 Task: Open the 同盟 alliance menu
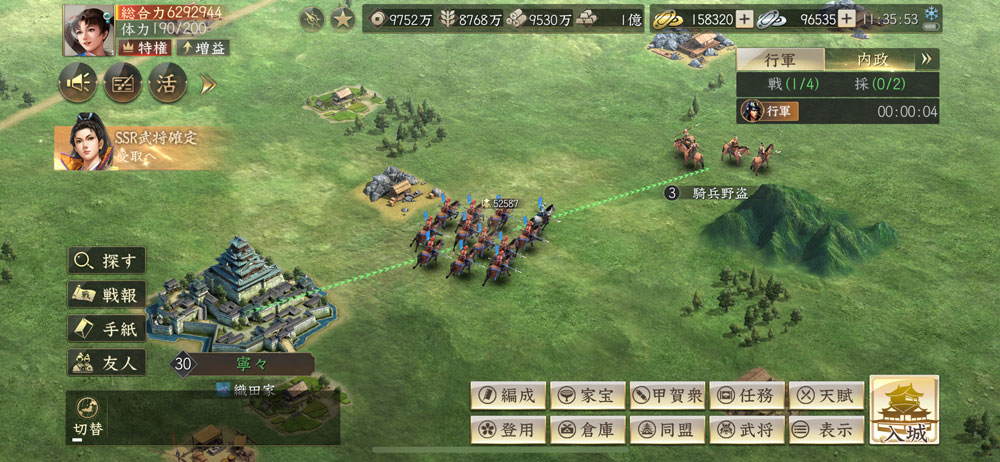click(667, 431)
